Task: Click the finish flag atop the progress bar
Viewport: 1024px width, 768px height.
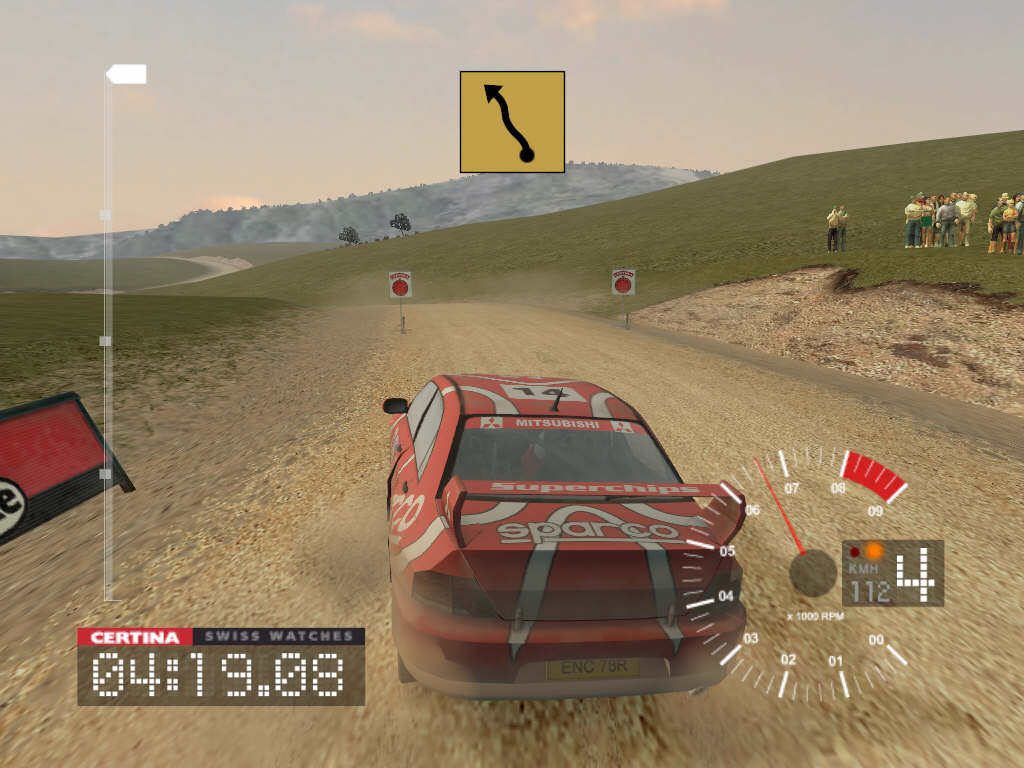Action: point(127,74)
